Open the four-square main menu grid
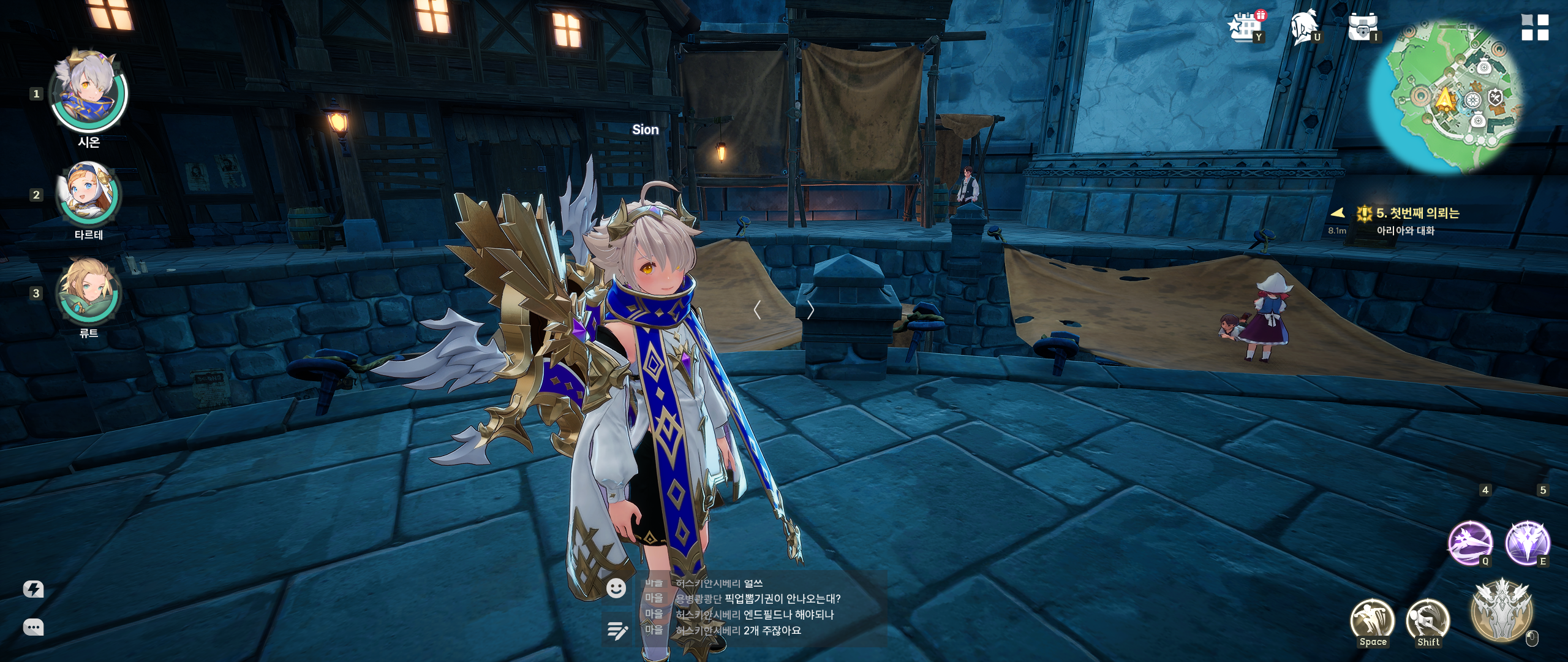Image resolution: width=1568 pixels, height=662 pixels. [1535, 28]
